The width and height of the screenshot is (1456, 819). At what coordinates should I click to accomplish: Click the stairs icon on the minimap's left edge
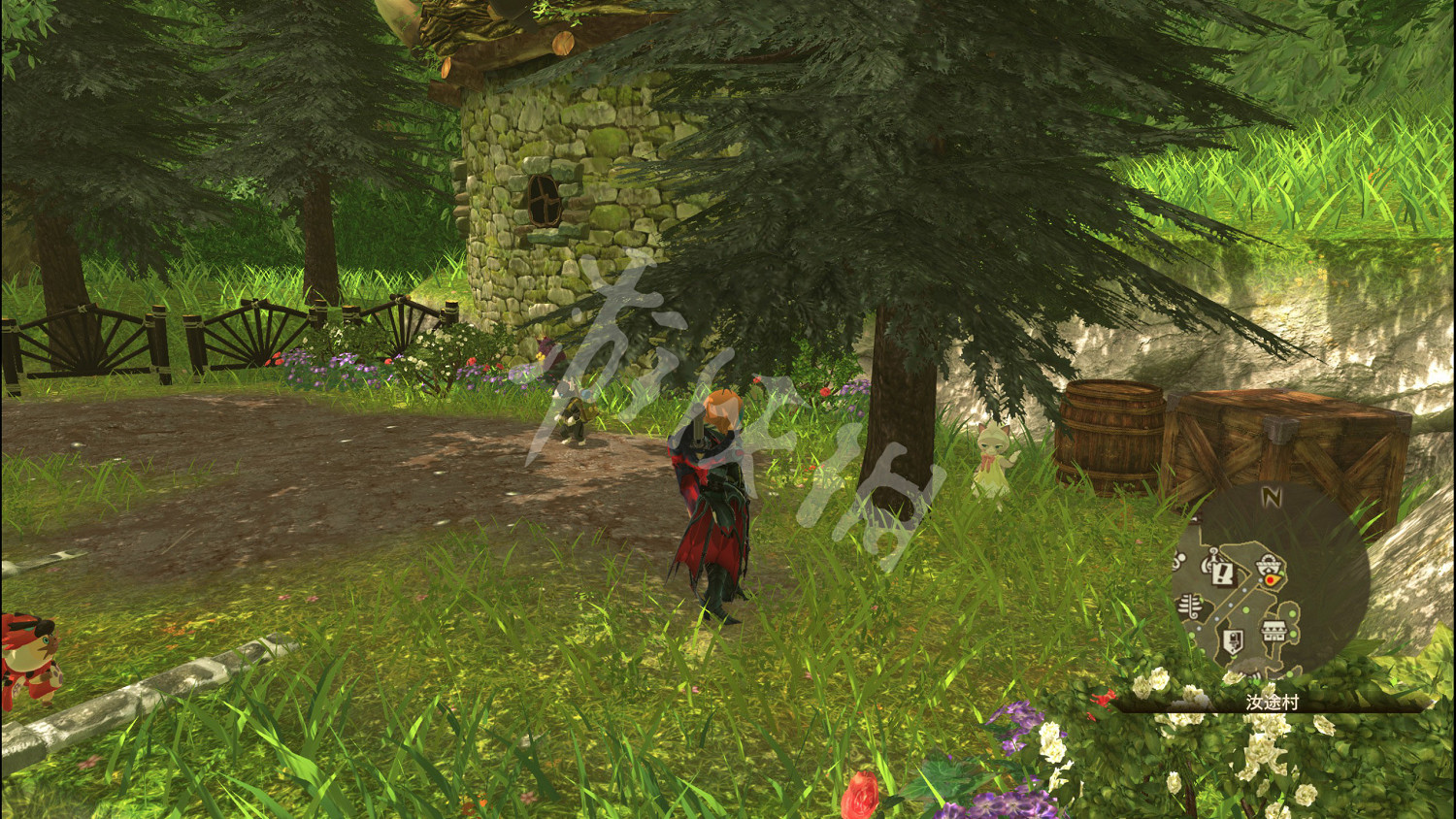[1188, 606]
